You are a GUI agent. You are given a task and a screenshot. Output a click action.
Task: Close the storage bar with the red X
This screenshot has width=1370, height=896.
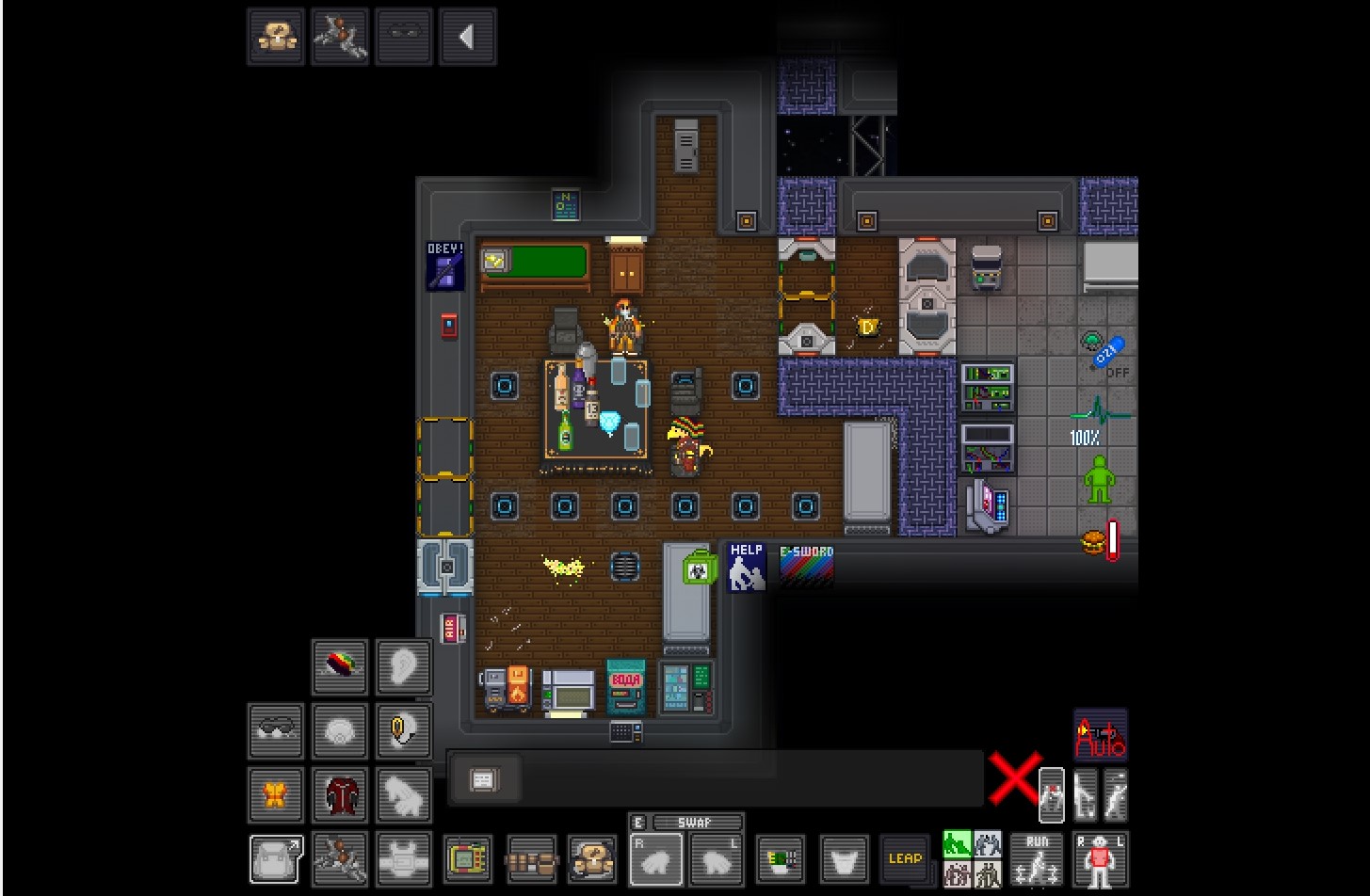[1014, 778]
